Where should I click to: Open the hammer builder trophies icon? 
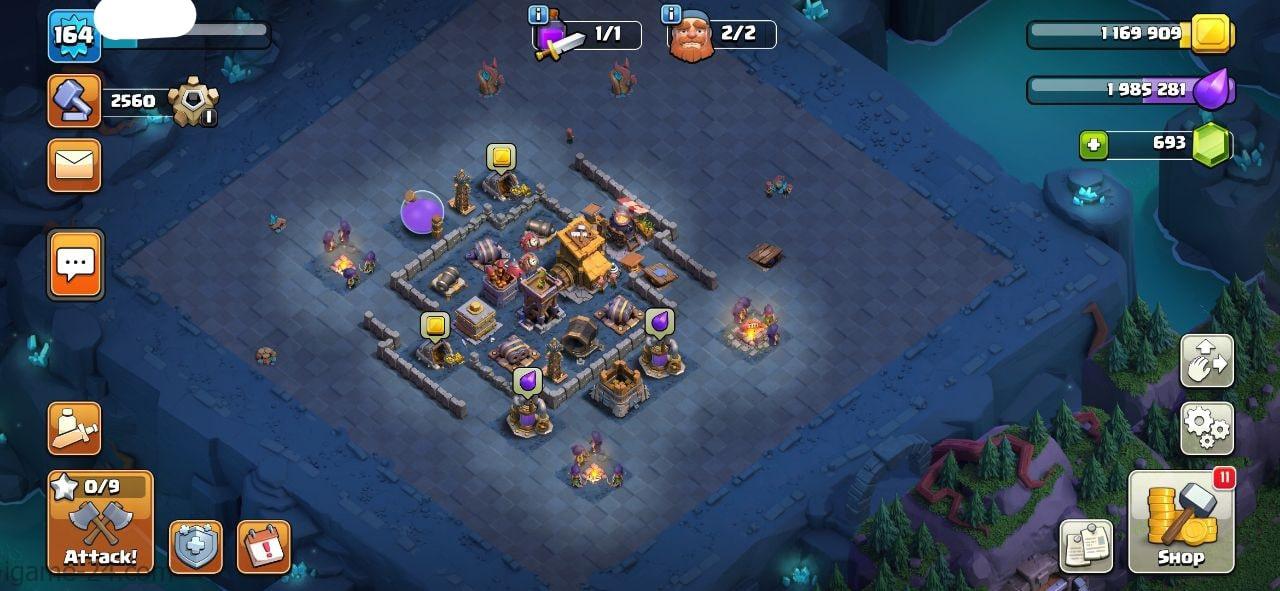[x=74, y=101]
